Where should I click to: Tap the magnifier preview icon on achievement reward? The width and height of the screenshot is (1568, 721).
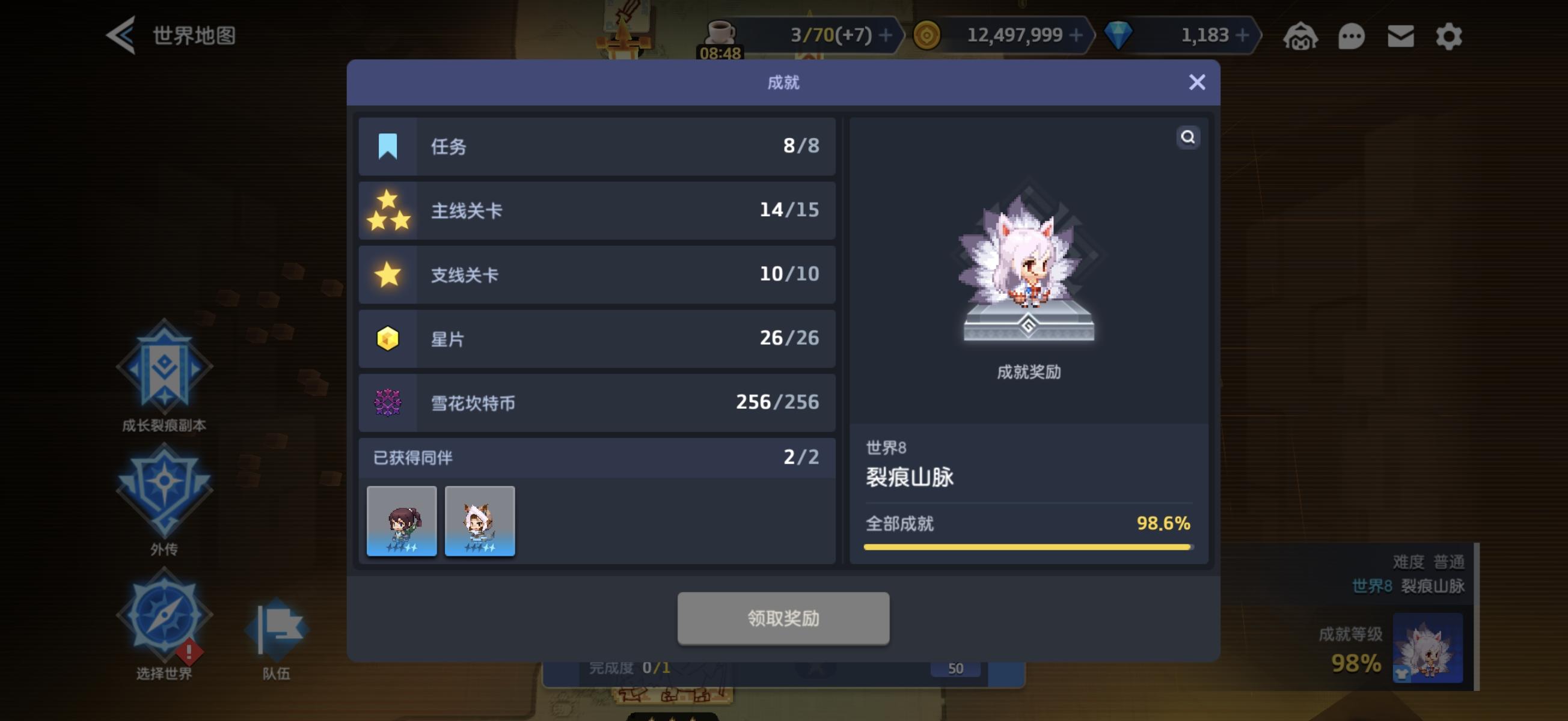pyautogui.click(x=1188, y=138)
